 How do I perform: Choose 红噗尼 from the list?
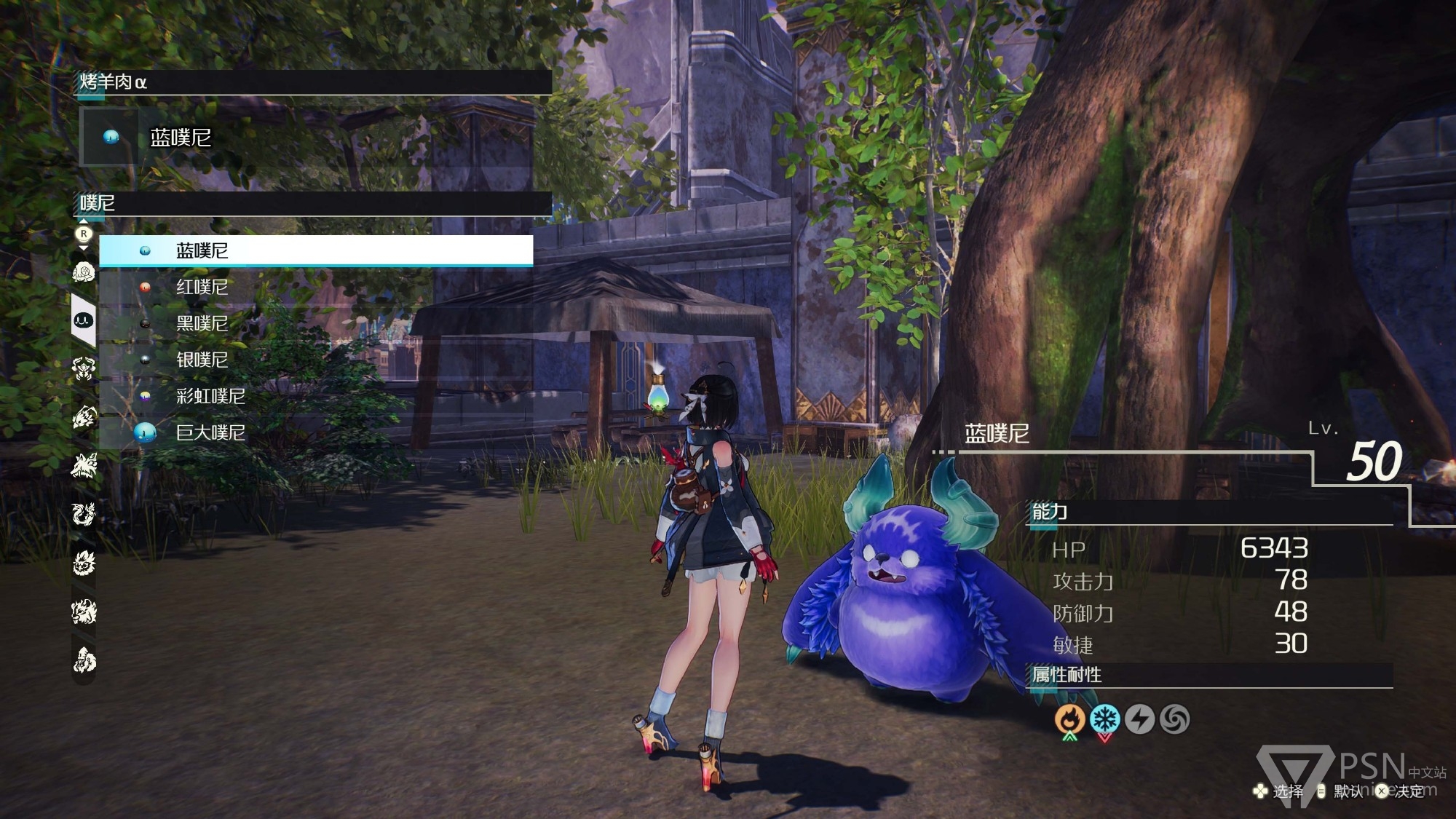[x=315, y=287]
